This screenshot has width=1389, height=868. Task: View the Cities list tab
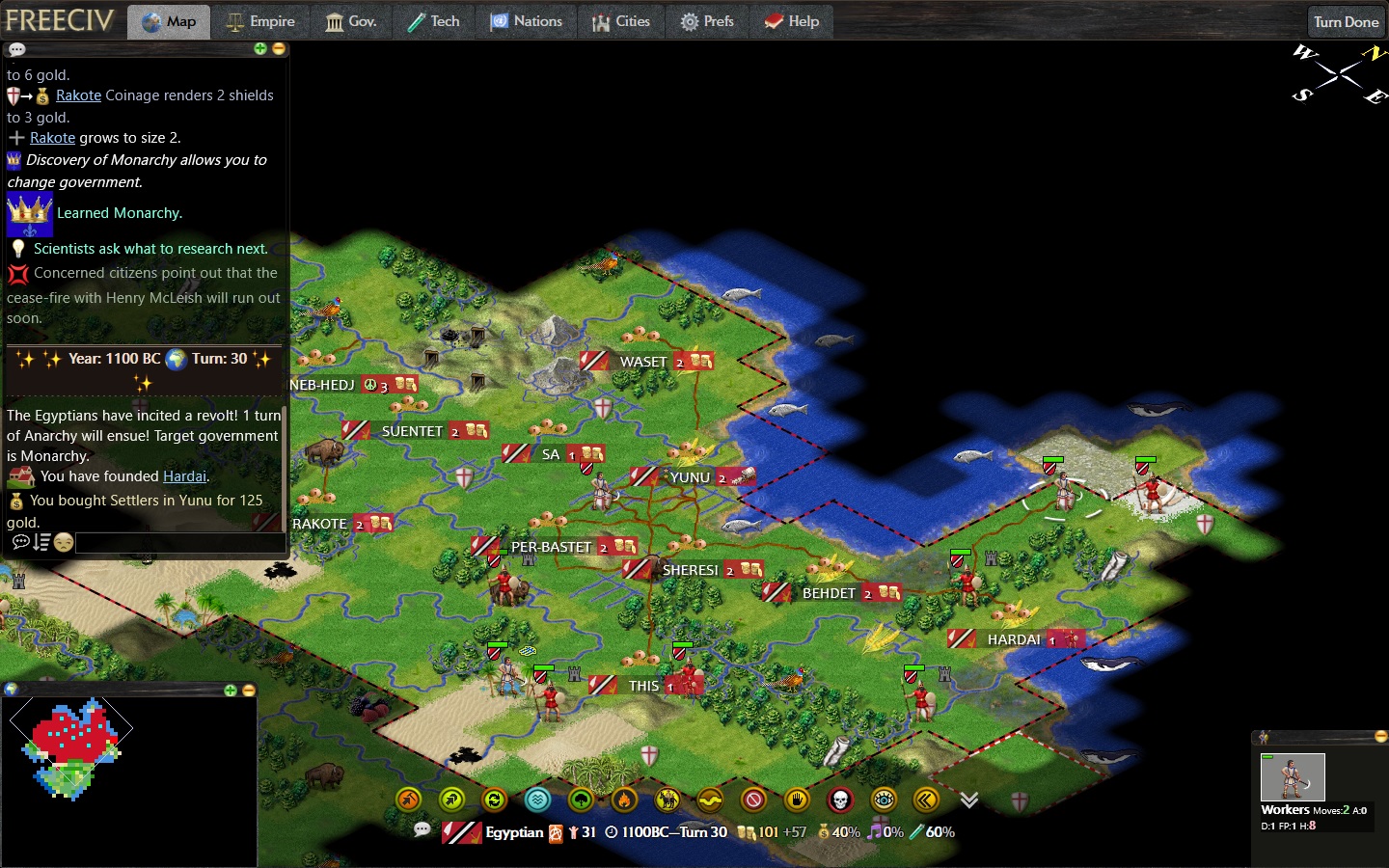click(620, 21)
